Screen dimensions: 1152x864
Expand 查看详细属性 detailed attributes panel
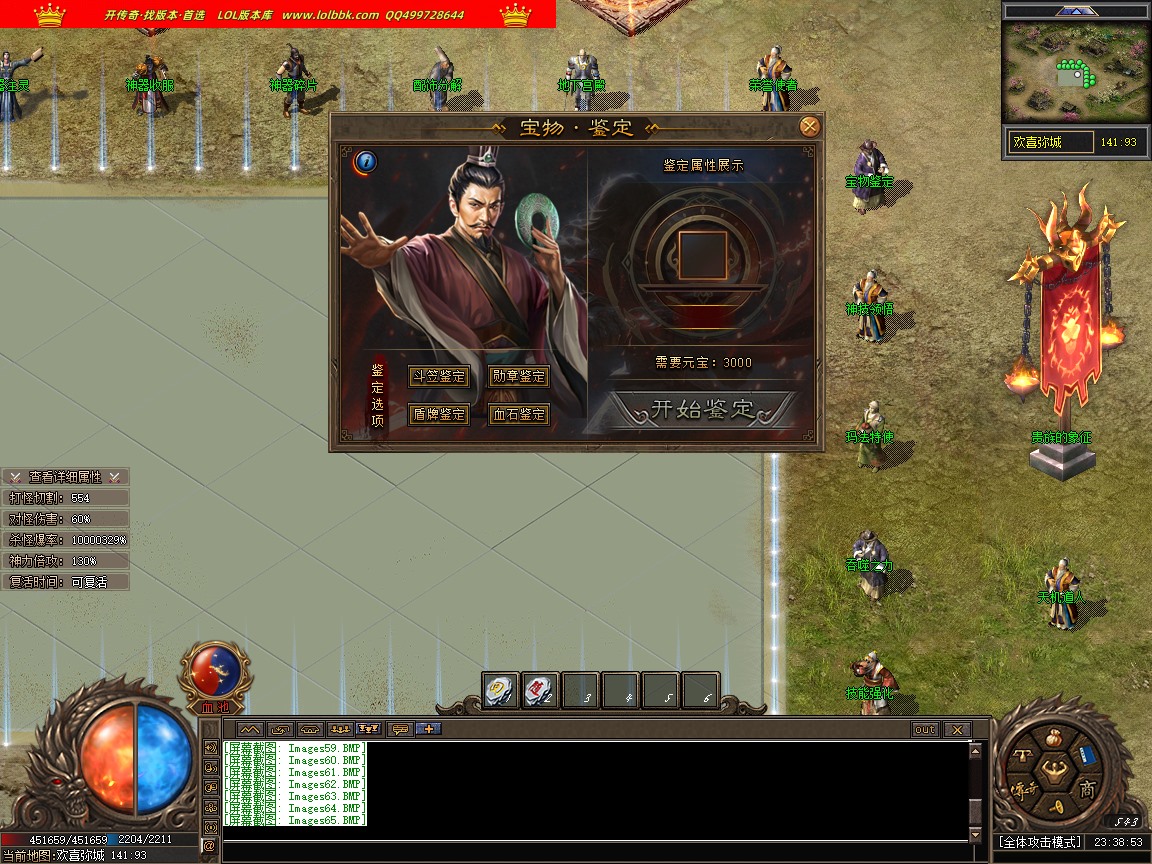[65, 477]
